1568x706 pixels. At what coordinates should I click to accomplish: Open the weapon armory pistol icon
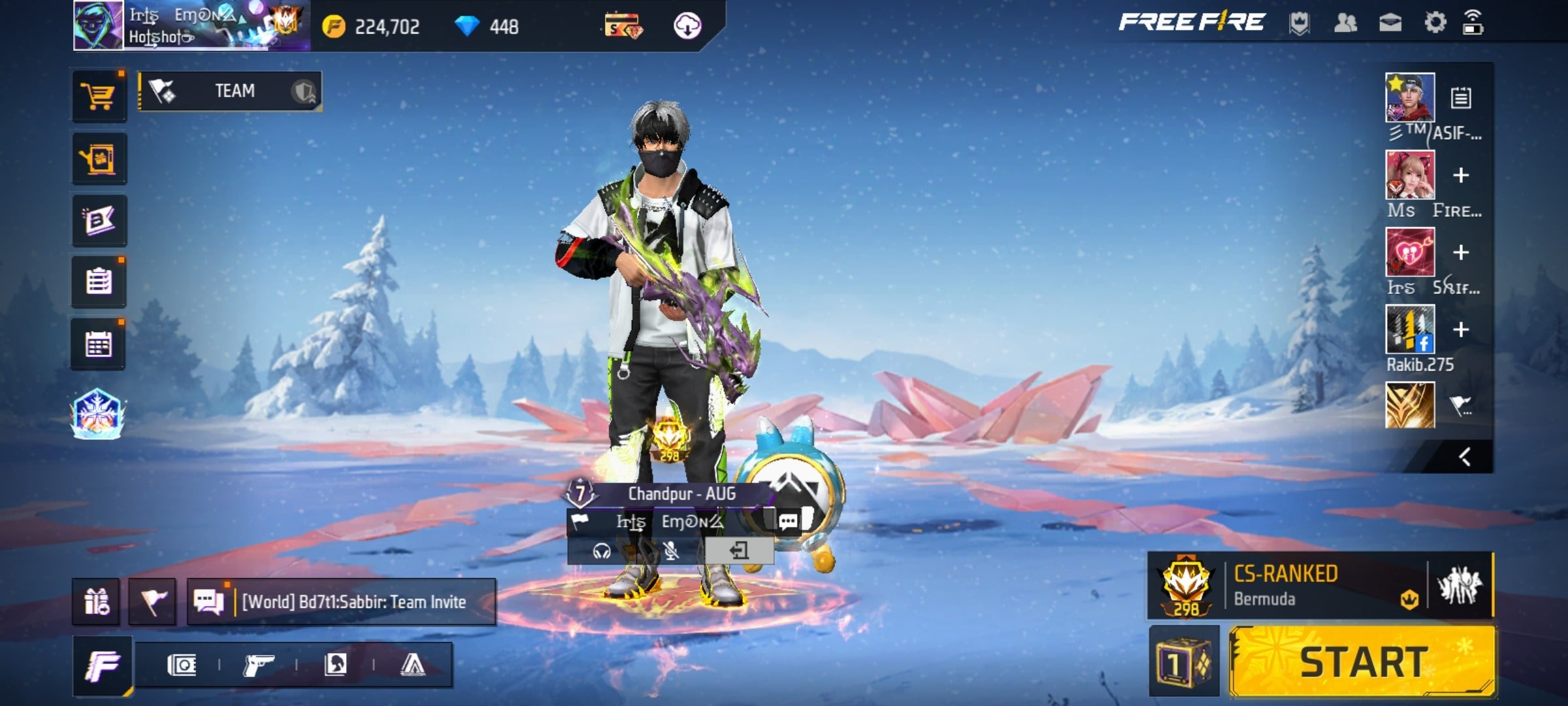[x=258, y=665]
